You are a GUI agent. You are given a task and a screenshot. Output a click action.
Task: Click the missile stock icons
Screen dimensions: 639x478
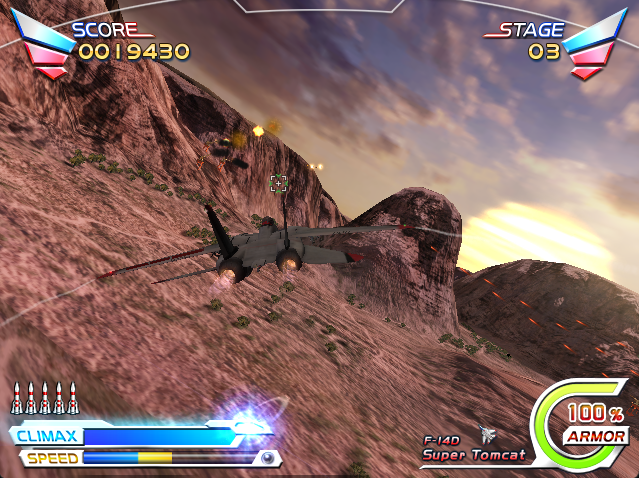(44, 398)
